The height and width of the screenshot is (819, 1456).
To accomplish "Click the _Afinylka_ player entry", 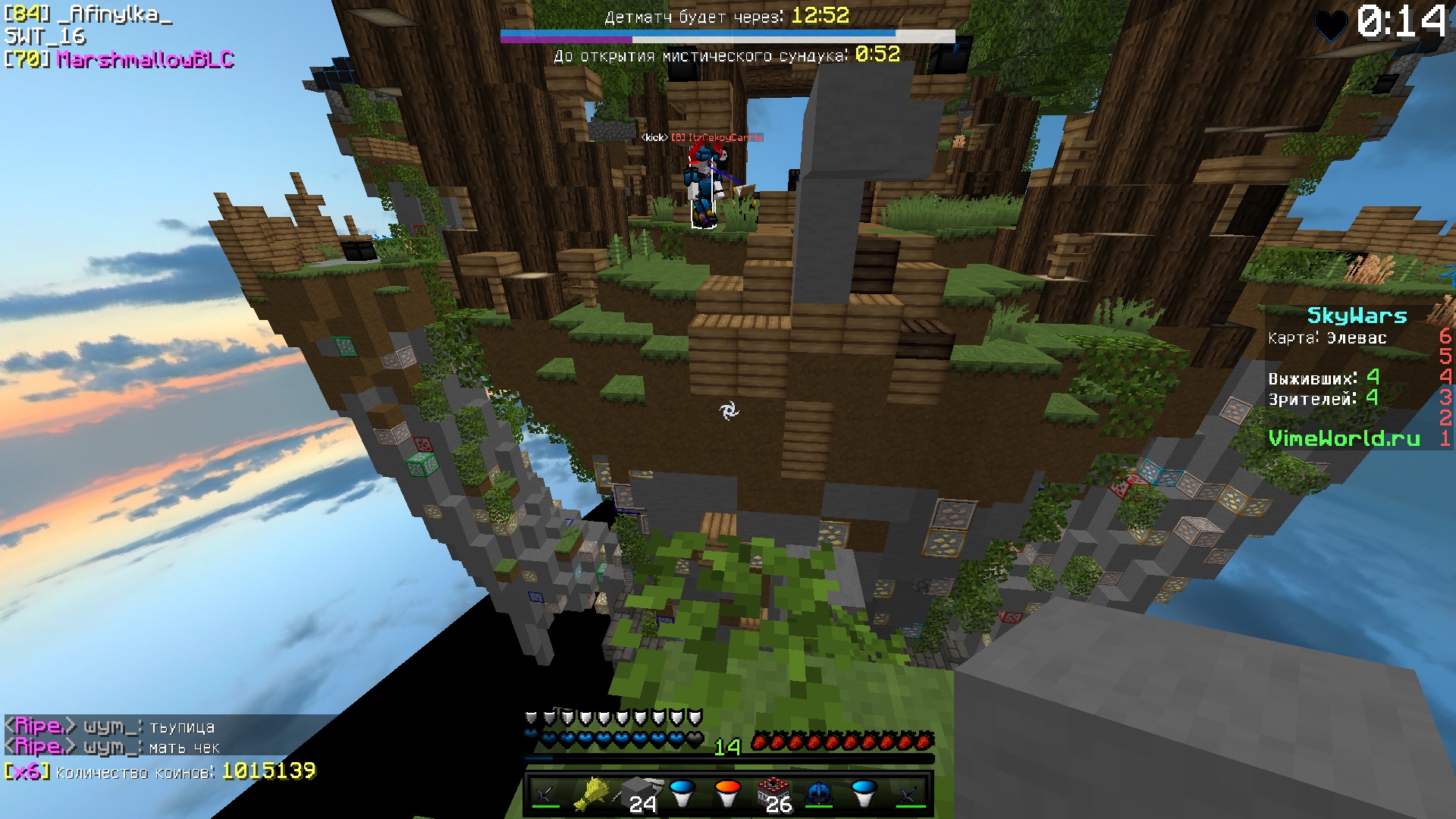I will (x=120, y=14).
